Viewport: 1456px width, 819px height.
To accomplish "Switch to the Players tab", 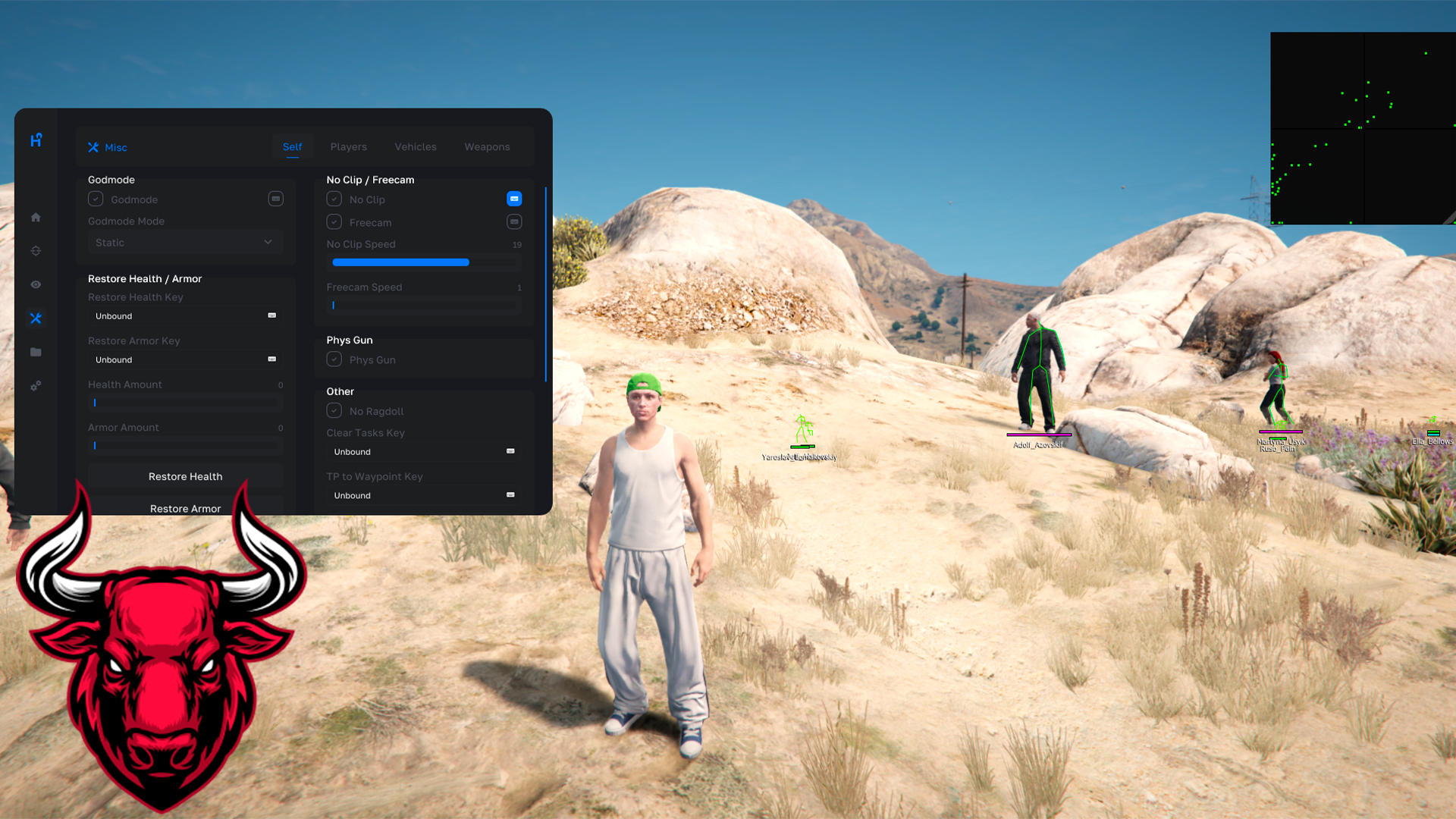I will tap(348, 147).
